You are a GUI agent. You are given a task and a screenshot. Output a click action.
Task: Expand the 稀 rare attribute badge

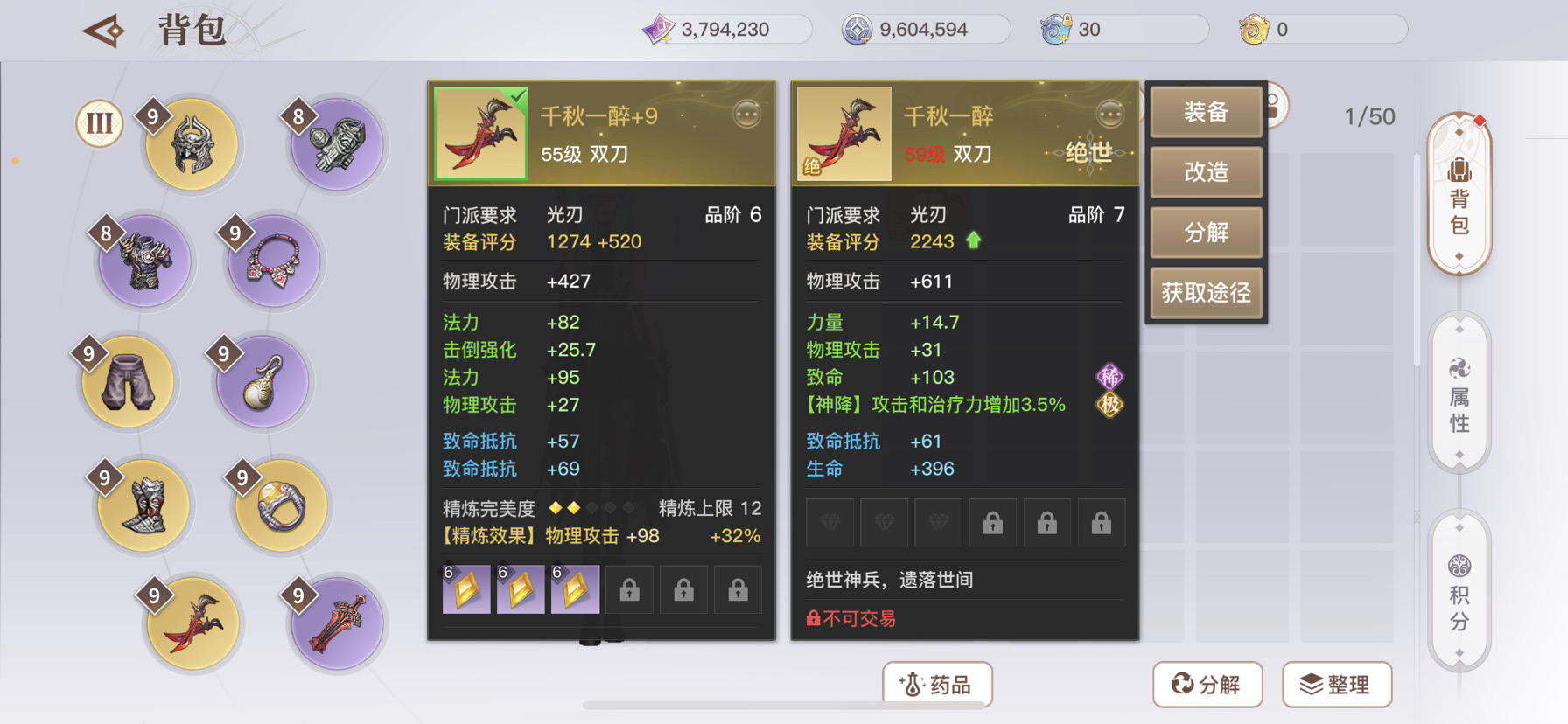point(1109,376)
